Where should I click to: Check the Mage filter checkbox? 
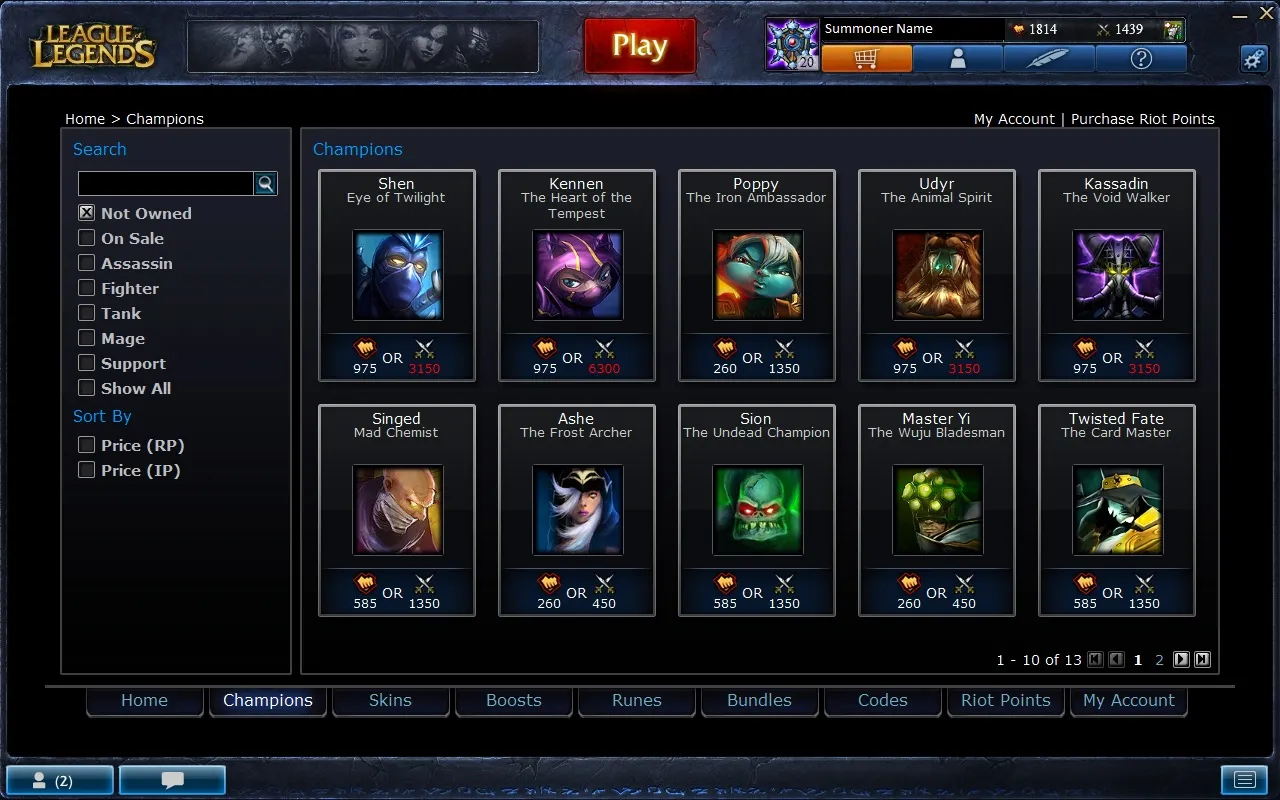87,338
